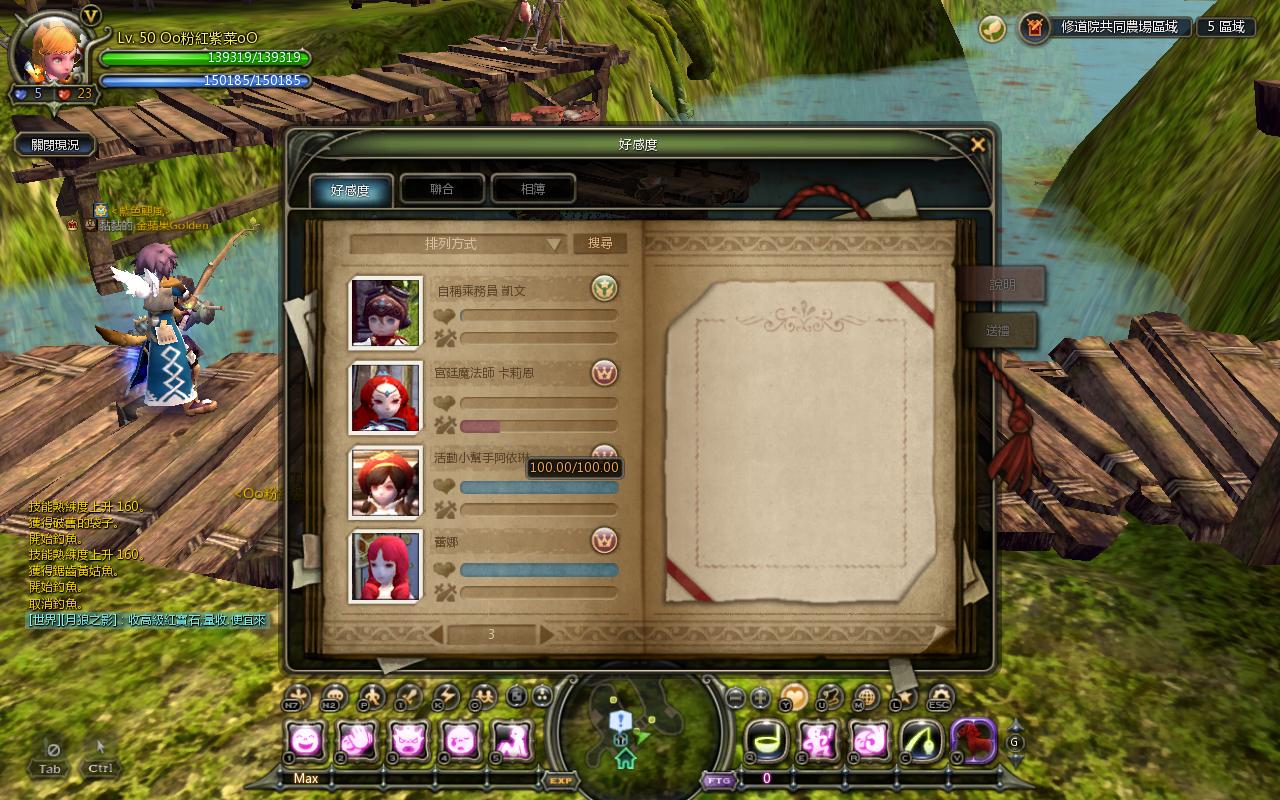The image size is (1280, 800).
Task: Click the 關閉現況 button
Action: [55, 145]
